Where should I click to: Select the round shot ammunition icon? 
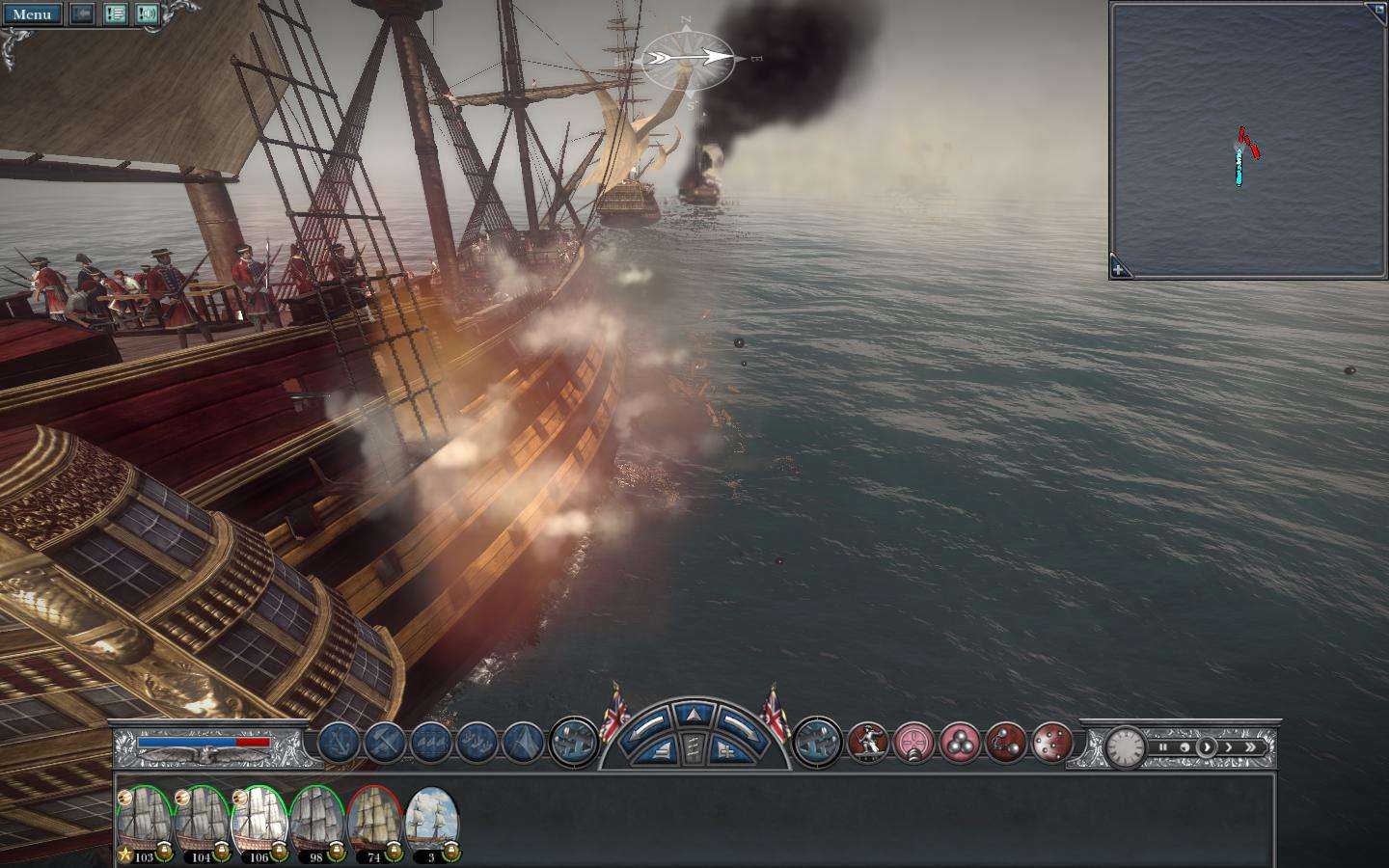click(961, 743)
